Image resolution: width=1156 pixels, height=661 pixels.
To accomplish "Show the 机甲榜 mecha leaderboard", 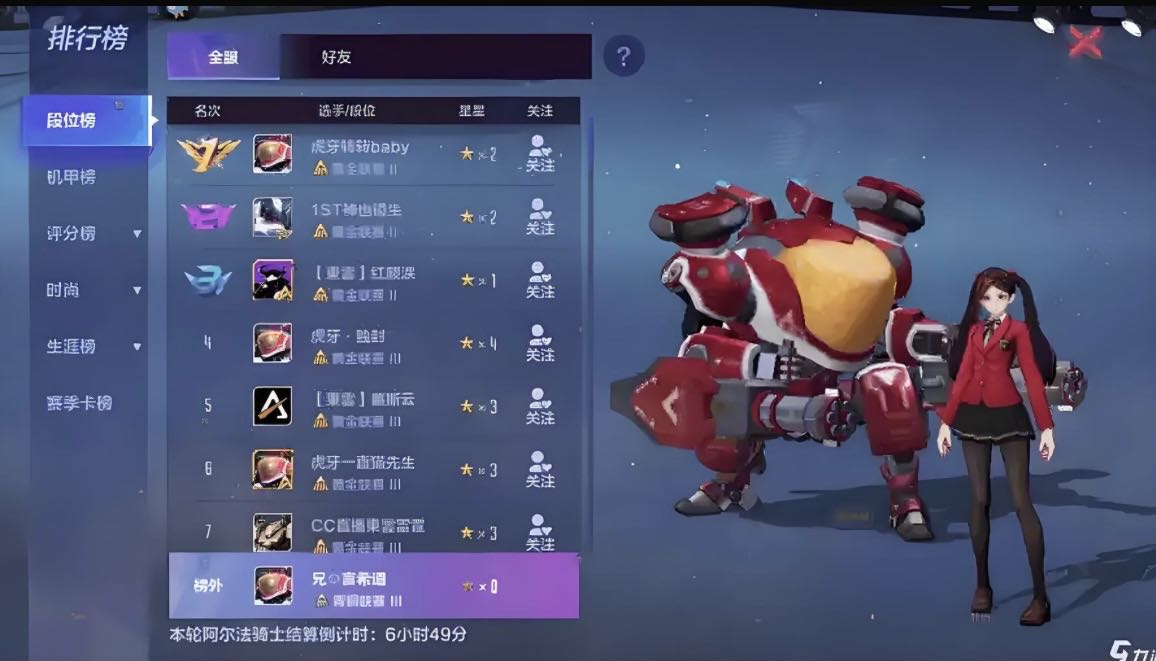I will pos(70,177).
